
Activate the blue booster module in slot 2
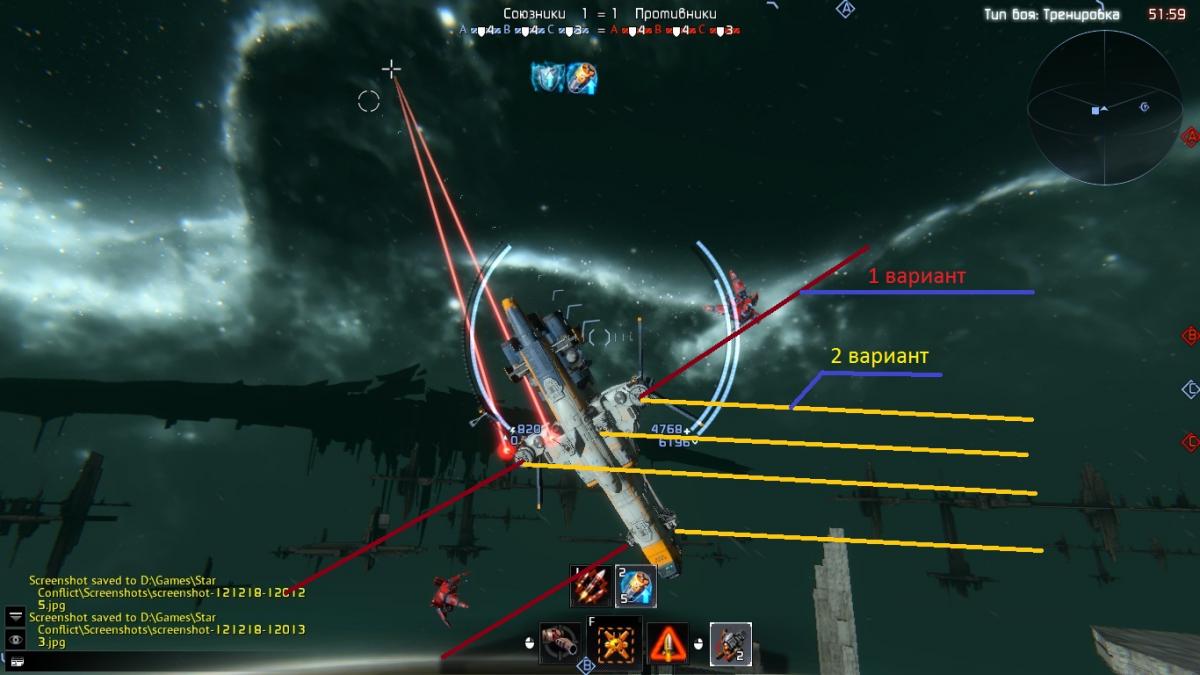[x=636, y=586]
